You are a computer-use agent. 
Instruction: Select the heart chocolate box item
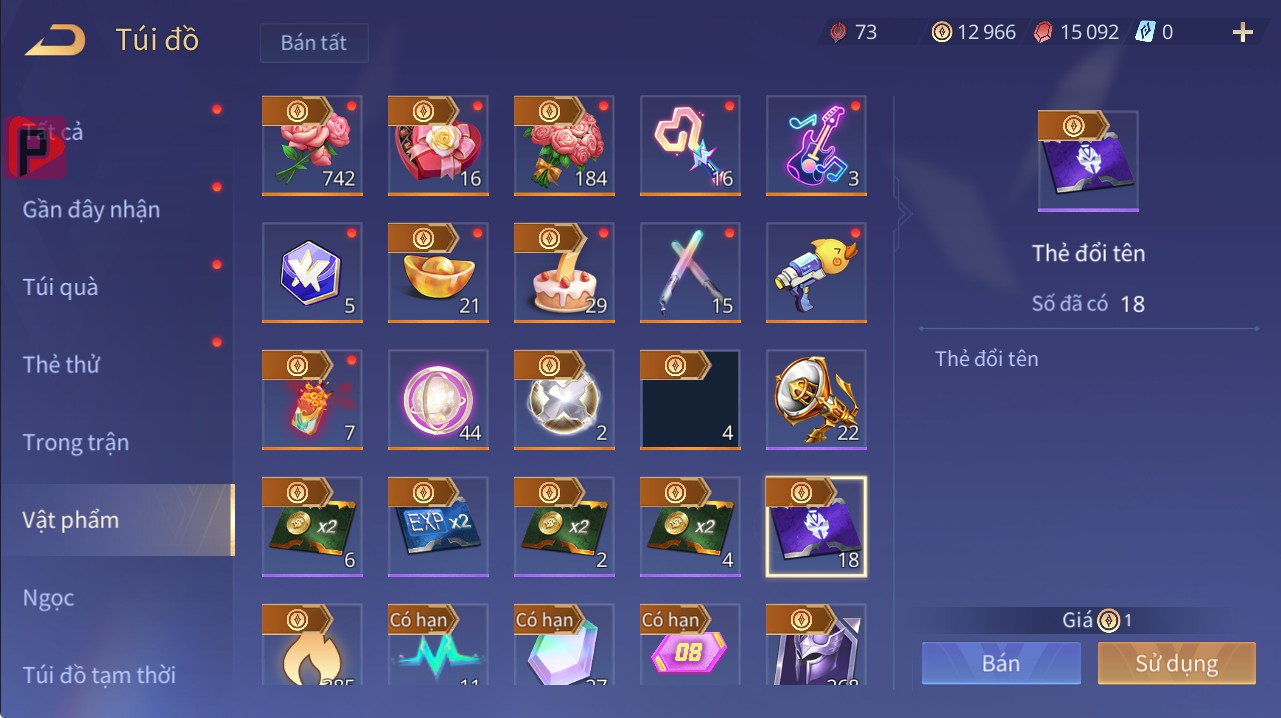pos(438,145)
